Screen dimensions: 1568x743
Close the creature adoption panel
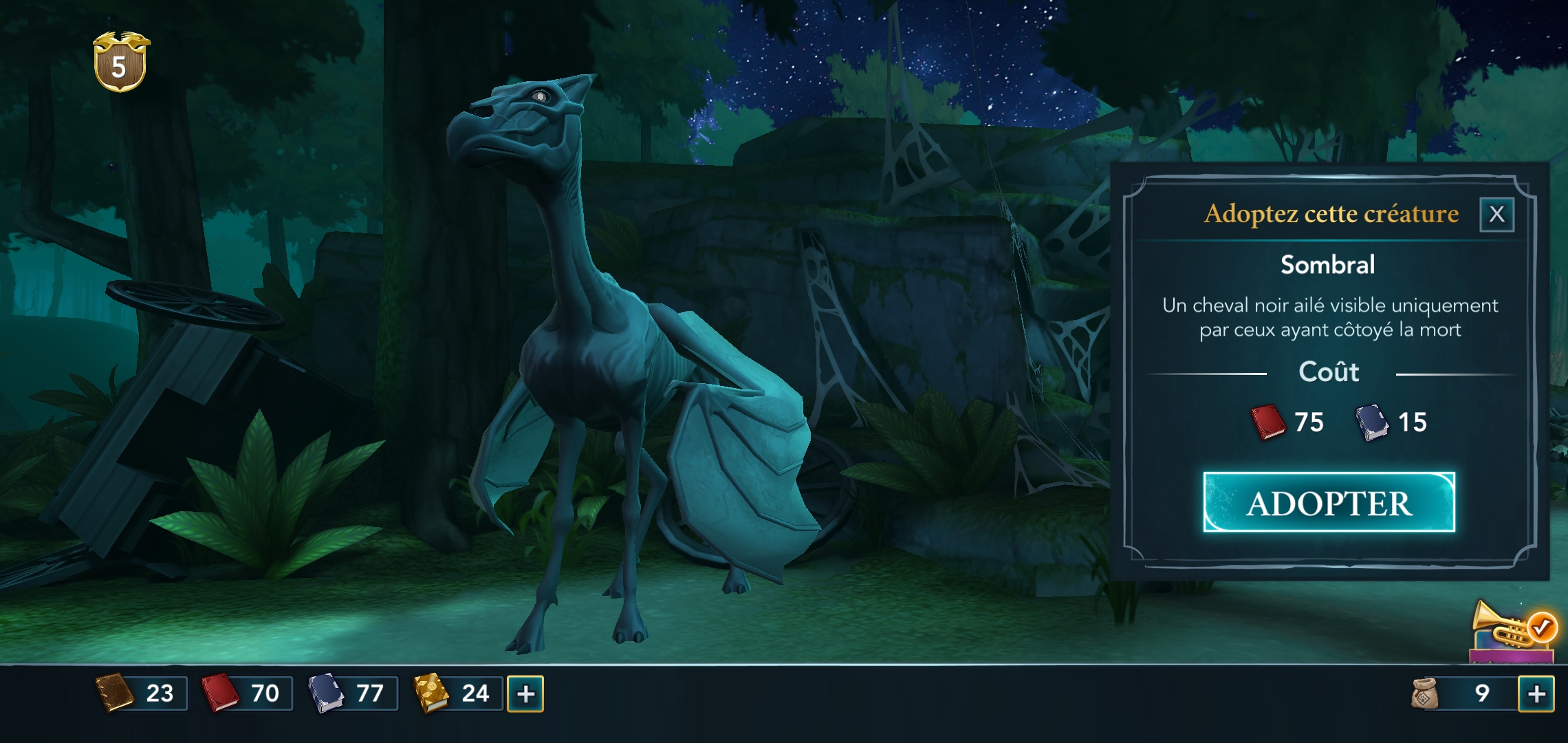coord(1496,215)
